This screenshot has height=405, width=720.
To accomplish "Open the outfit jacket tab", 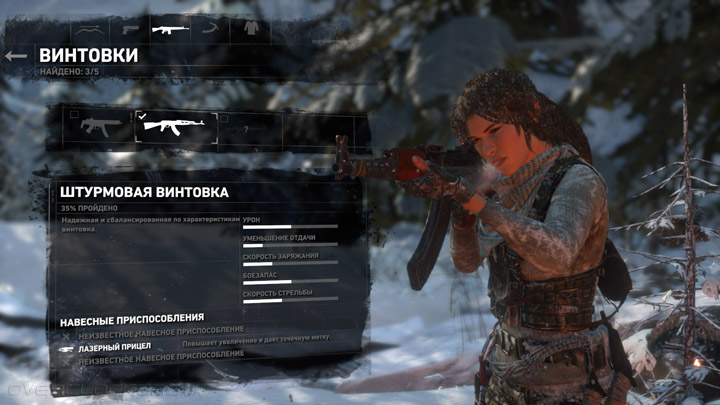I will (x=250, y=28).
